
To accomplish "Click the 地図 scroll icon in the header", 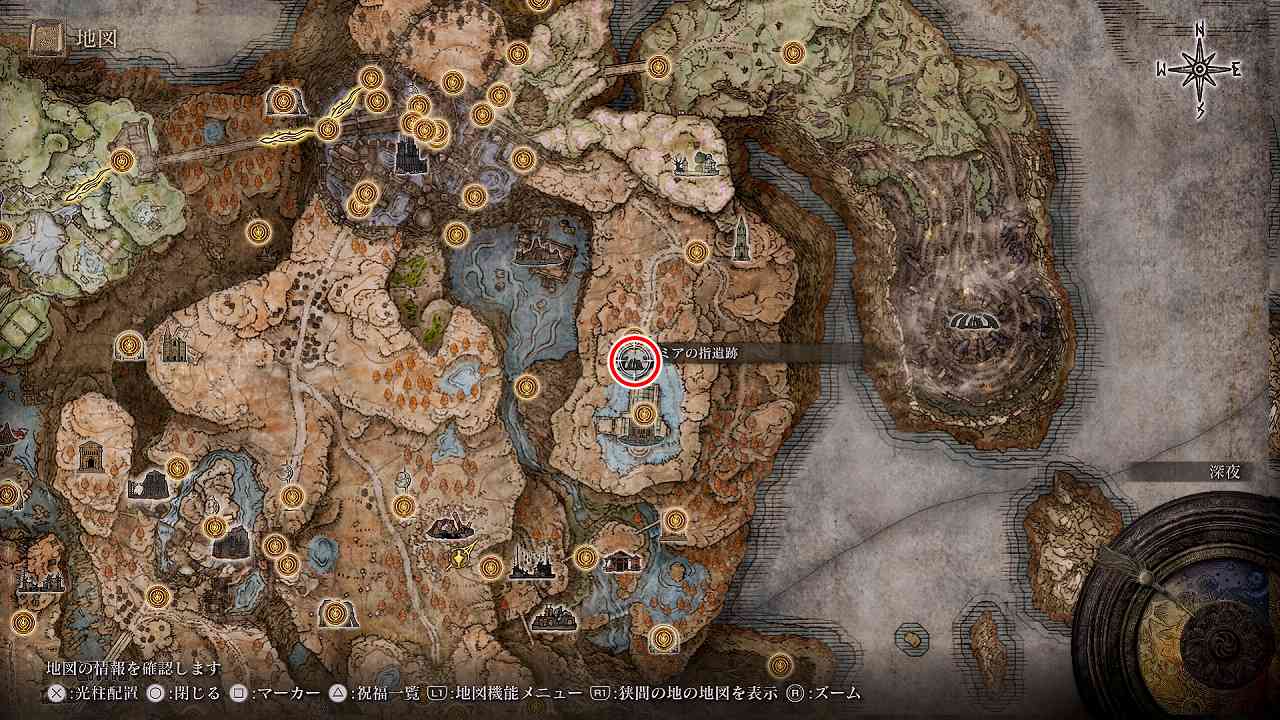I will (x=47, y=39).
